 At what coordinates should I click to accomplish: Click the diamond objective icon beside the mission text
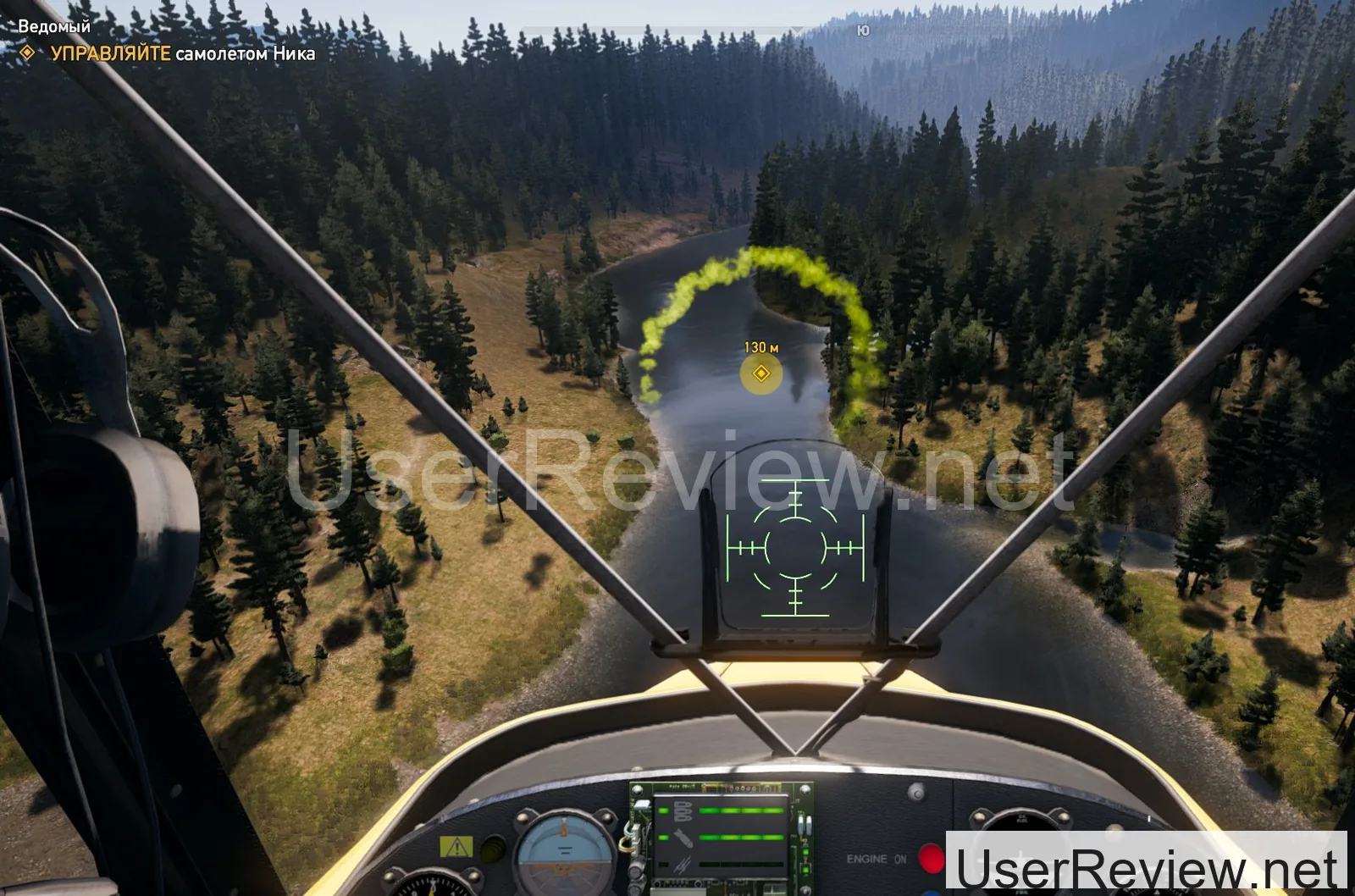coord(28,53)
